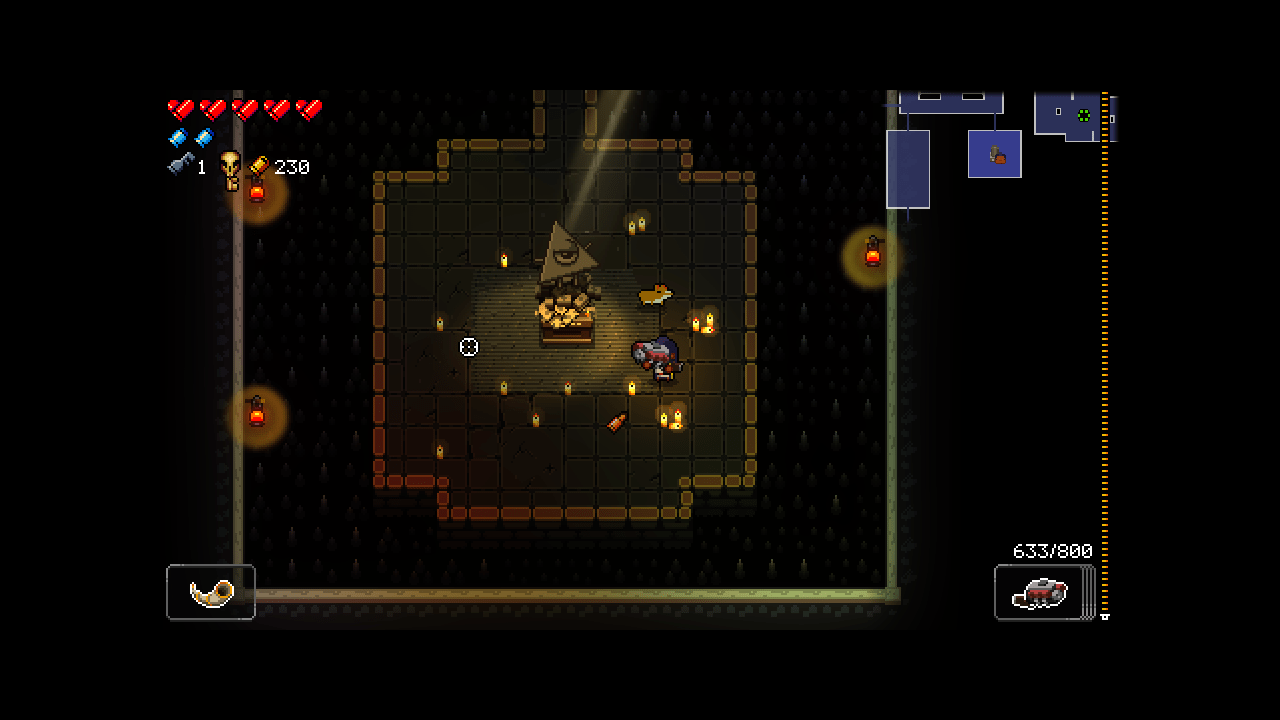The image size is (1280, 720).
Task: Select the tusk active item box
Action: (210, 592)
